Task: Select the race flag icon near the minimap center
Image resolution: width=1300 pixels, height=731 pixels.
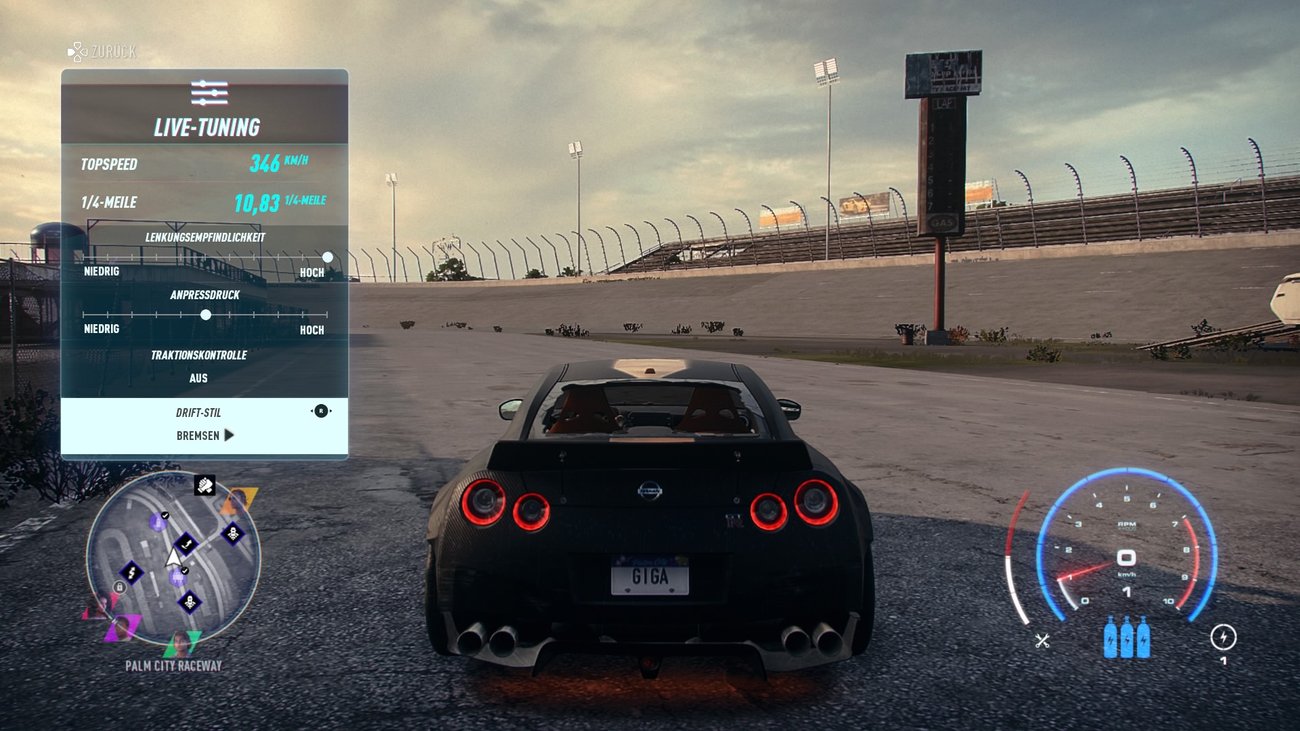Action: (185, 543)
